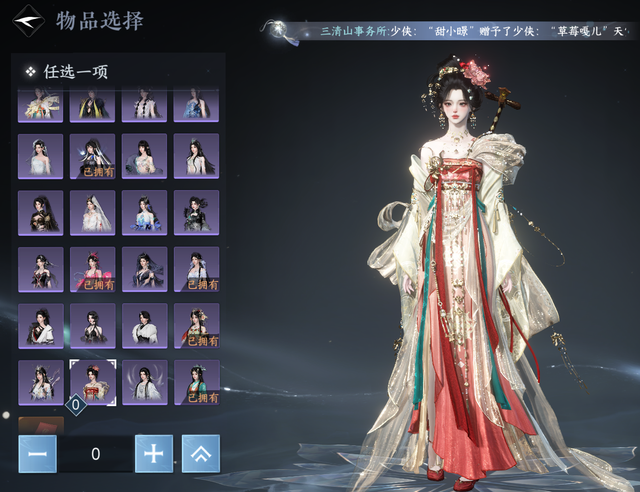Go back using the arrow icon beside 物品选择
640x492 pixels.
point(31,22)
